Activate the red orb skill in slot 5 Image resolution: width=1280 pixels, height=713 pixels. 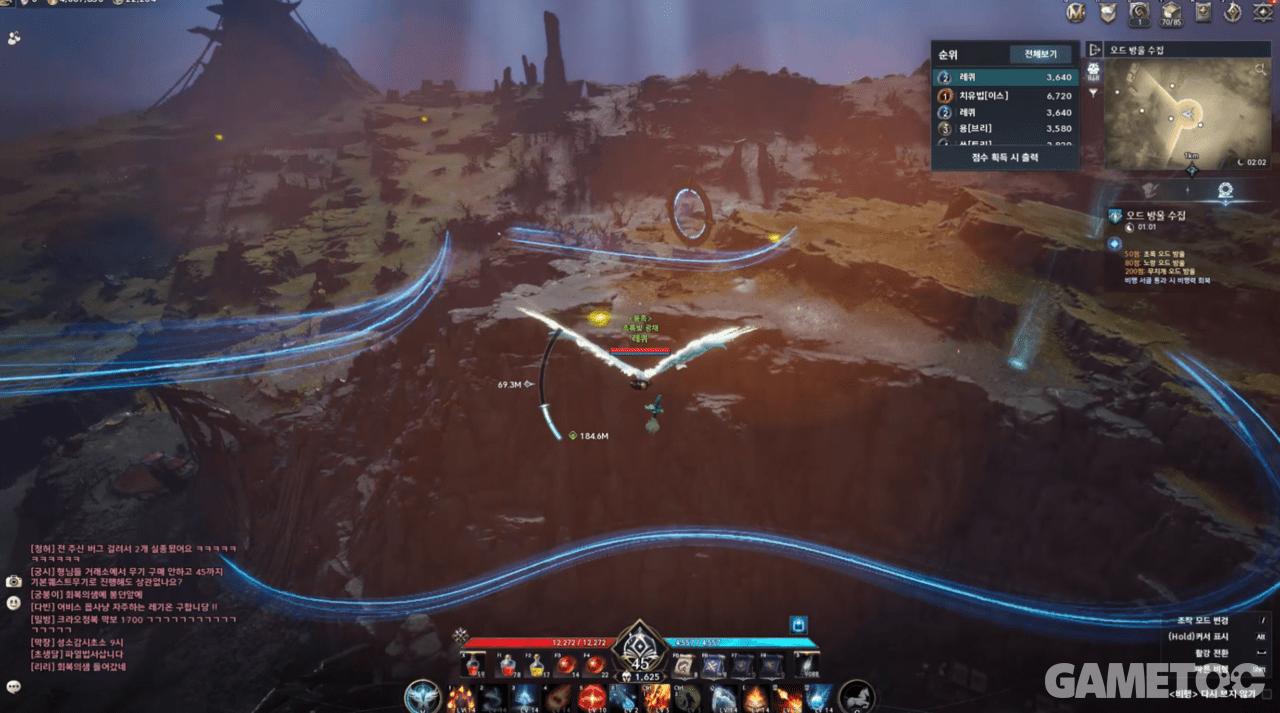tap(591, 697)
